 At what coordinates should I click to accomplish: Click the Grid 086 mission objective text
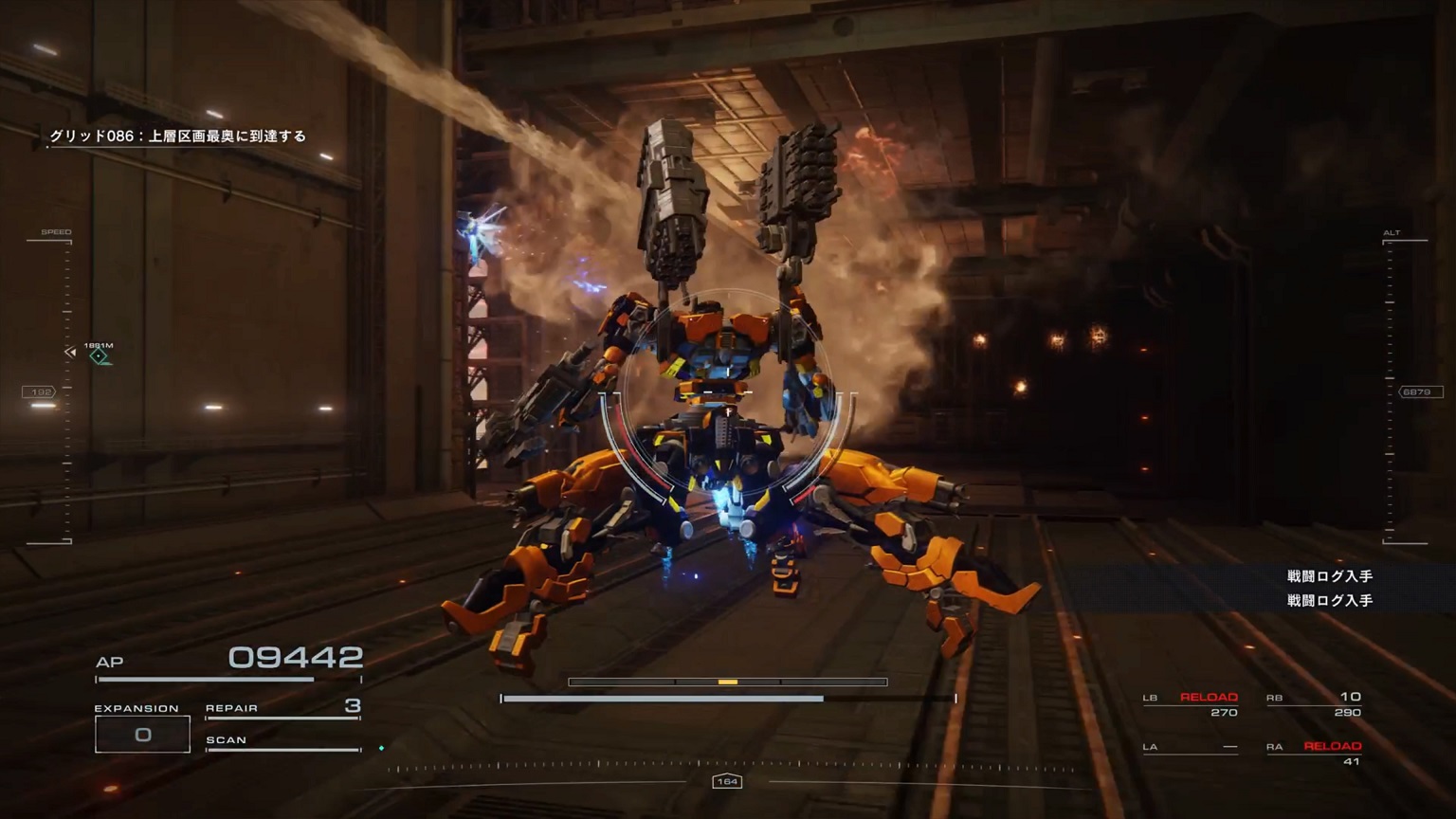point(178,136)
